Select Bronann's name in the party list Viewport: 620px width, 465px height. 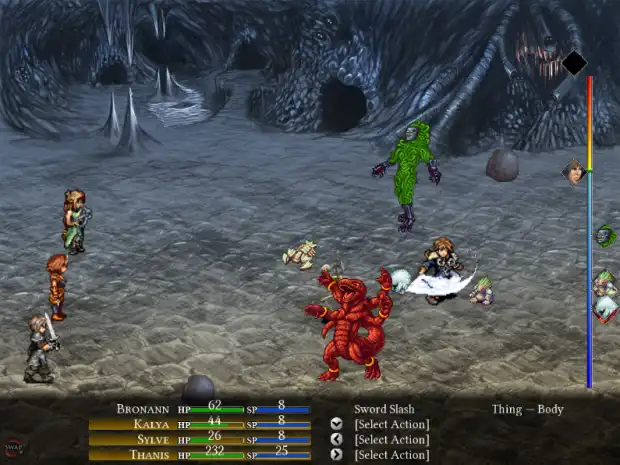[143, 409]
